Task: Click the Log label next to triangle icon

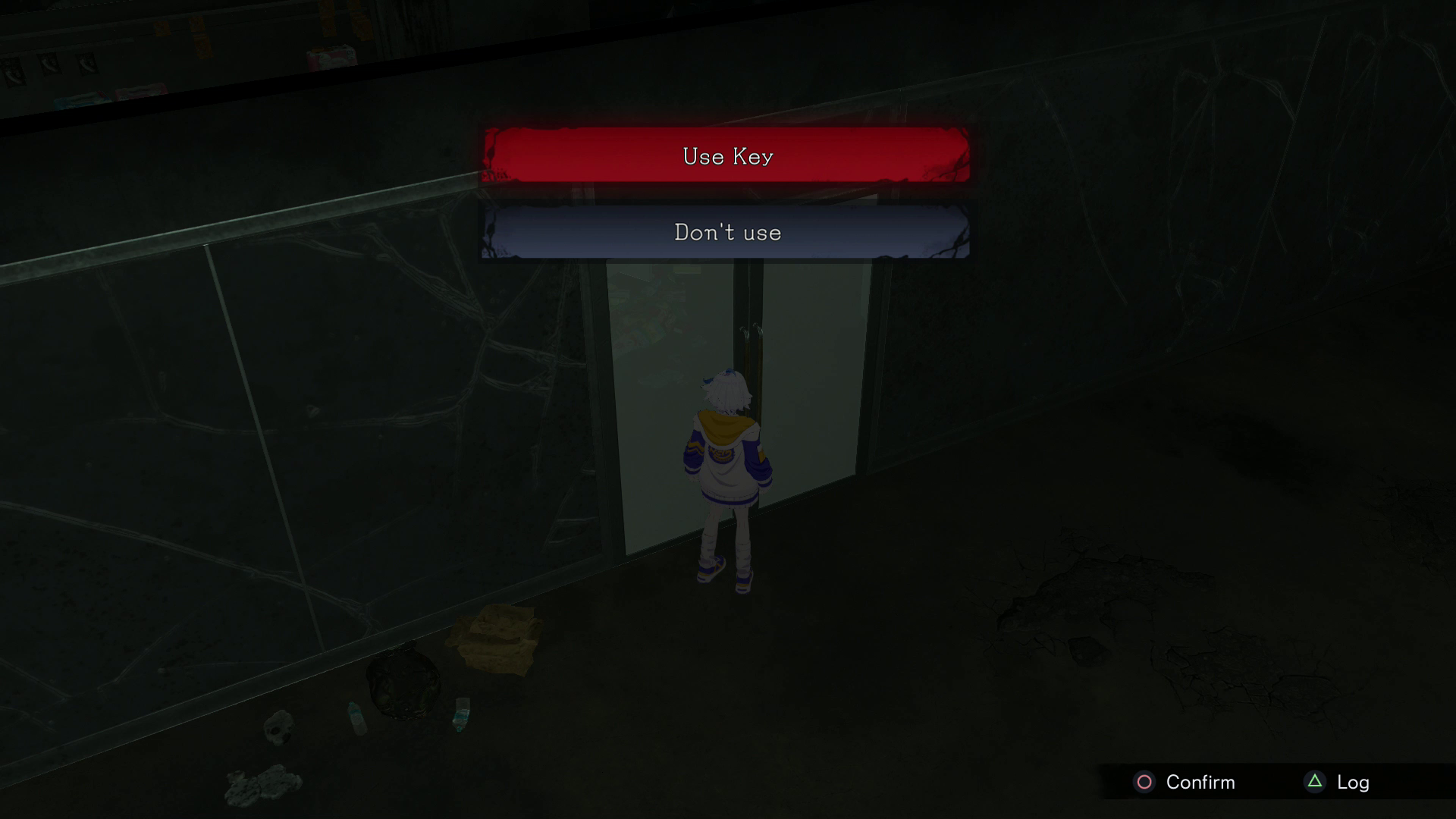Action: pyautogui.click(x=1354, y=781)
